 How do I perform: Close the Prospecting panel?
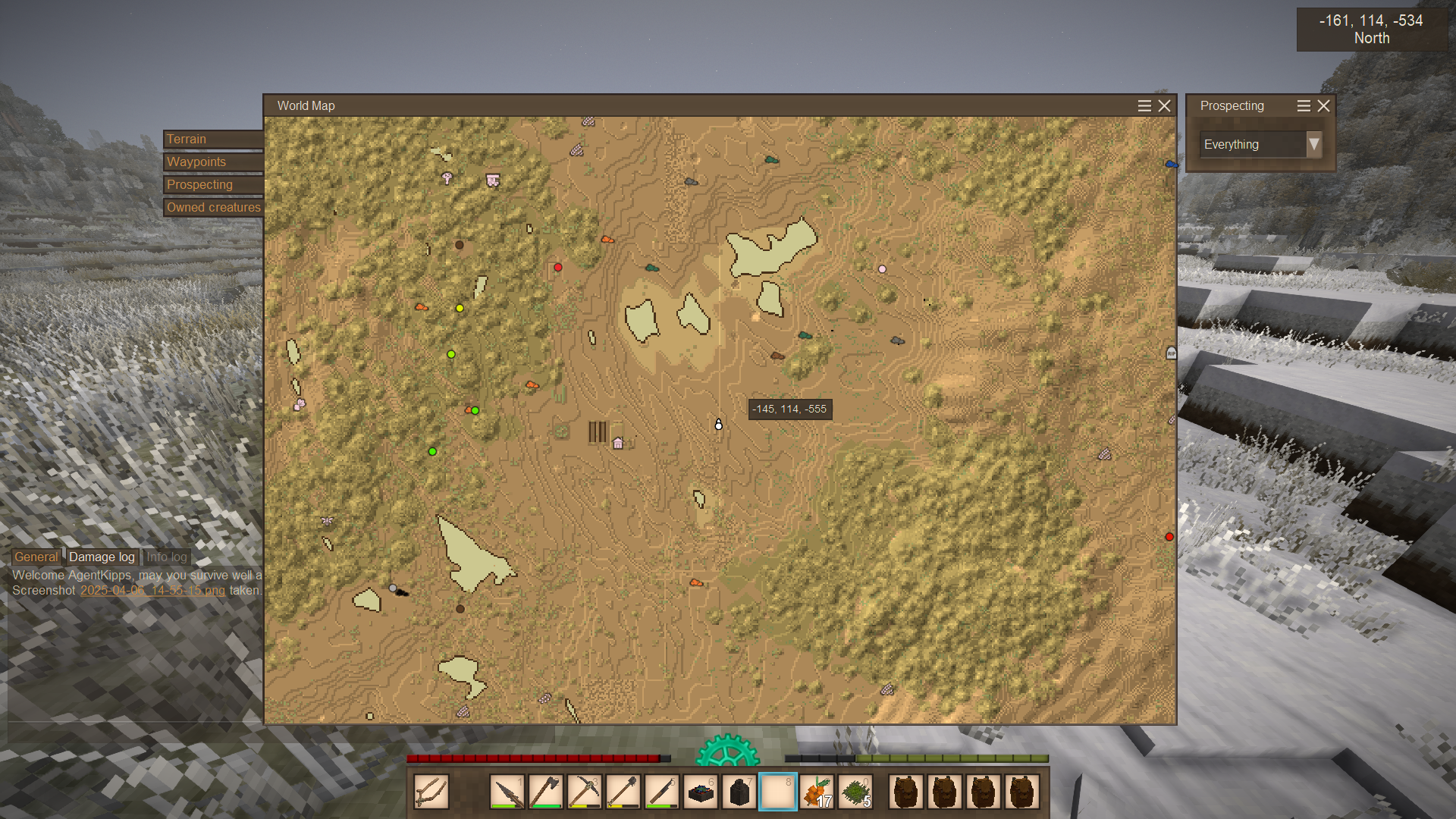pos(1324,106)
